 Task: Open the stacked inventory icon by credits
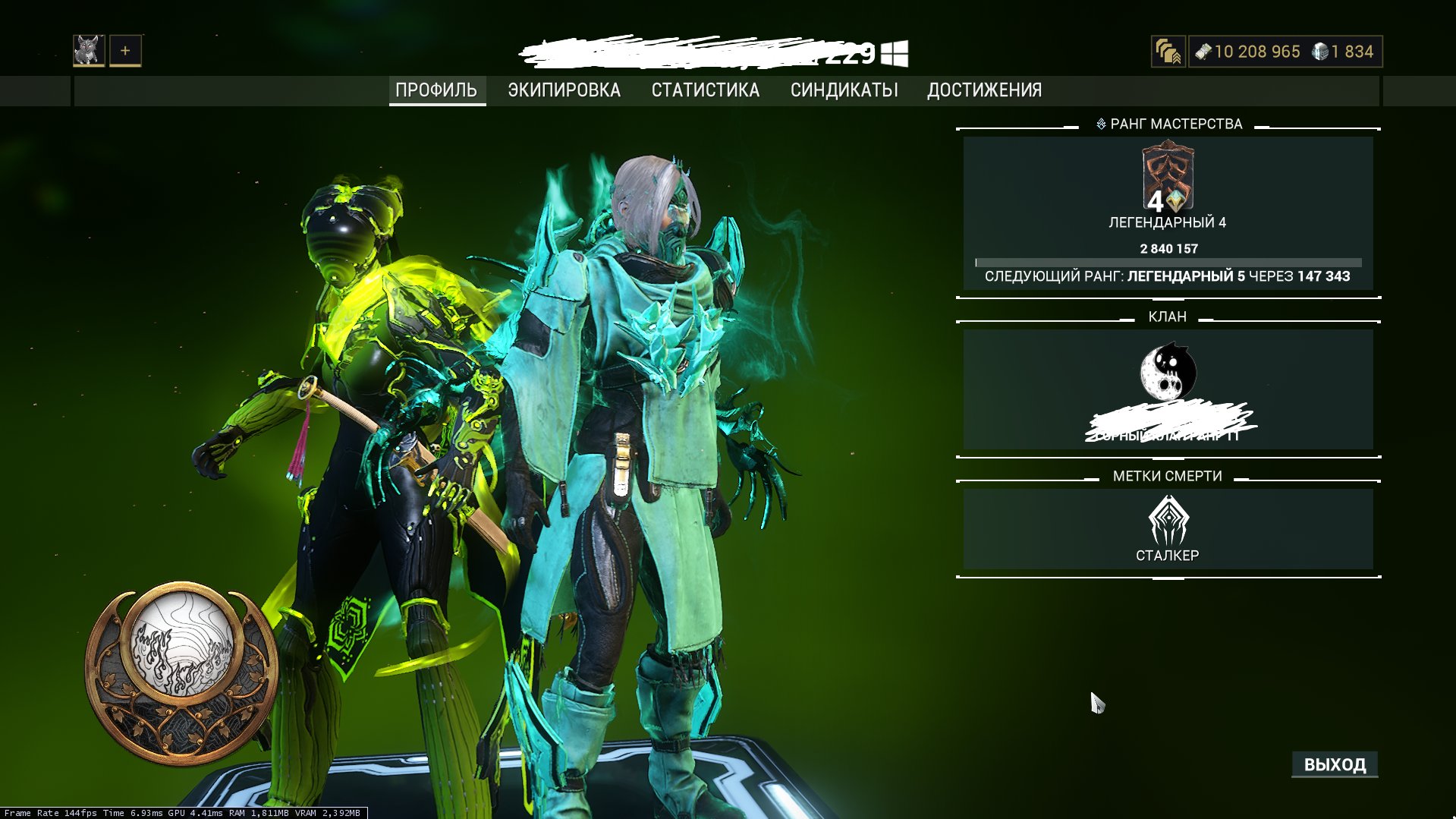pyautogui.click(x=1168, y=52)
